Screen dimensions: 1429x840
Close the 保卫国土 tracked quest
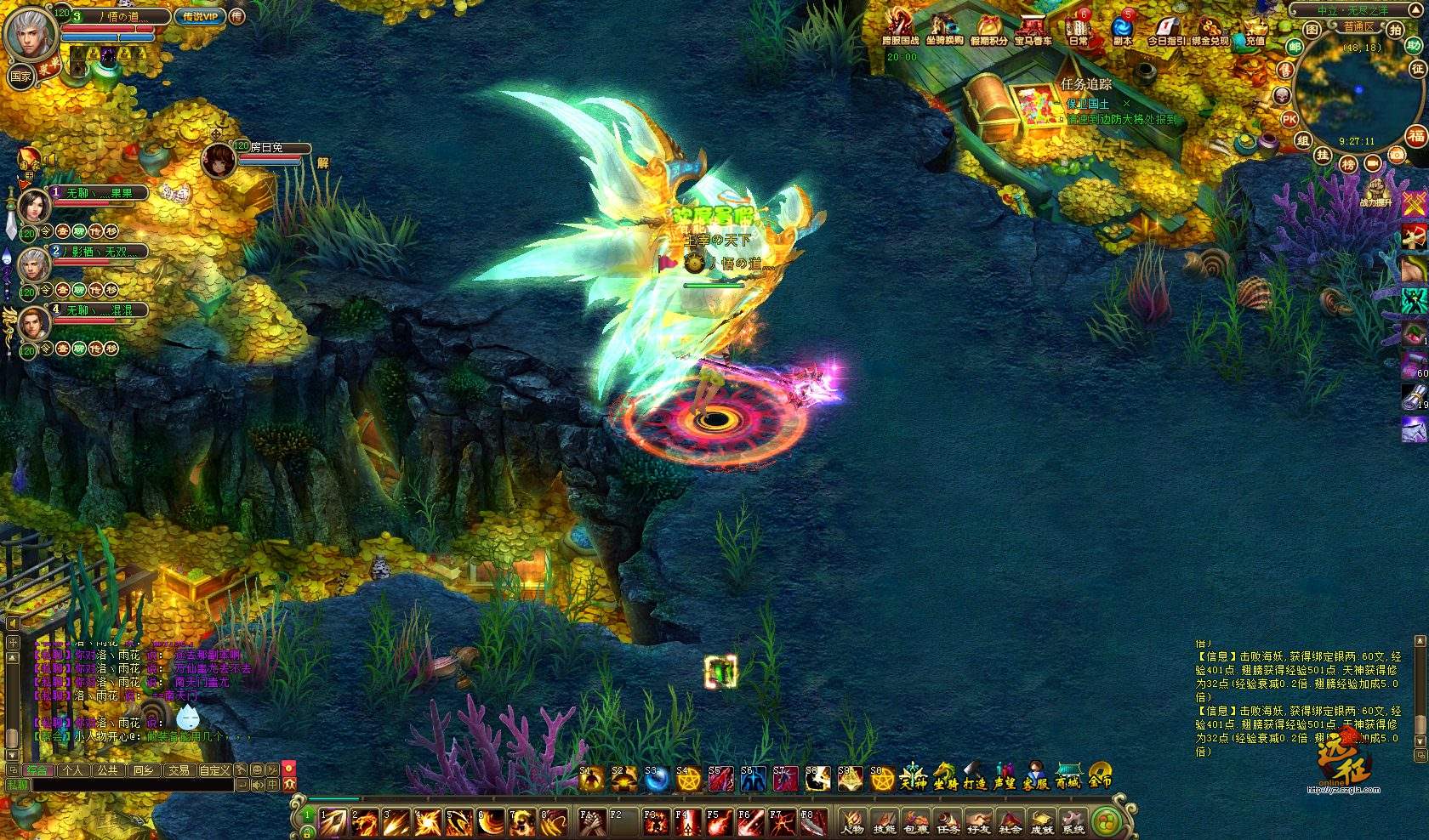click(x=1127, y=104)
